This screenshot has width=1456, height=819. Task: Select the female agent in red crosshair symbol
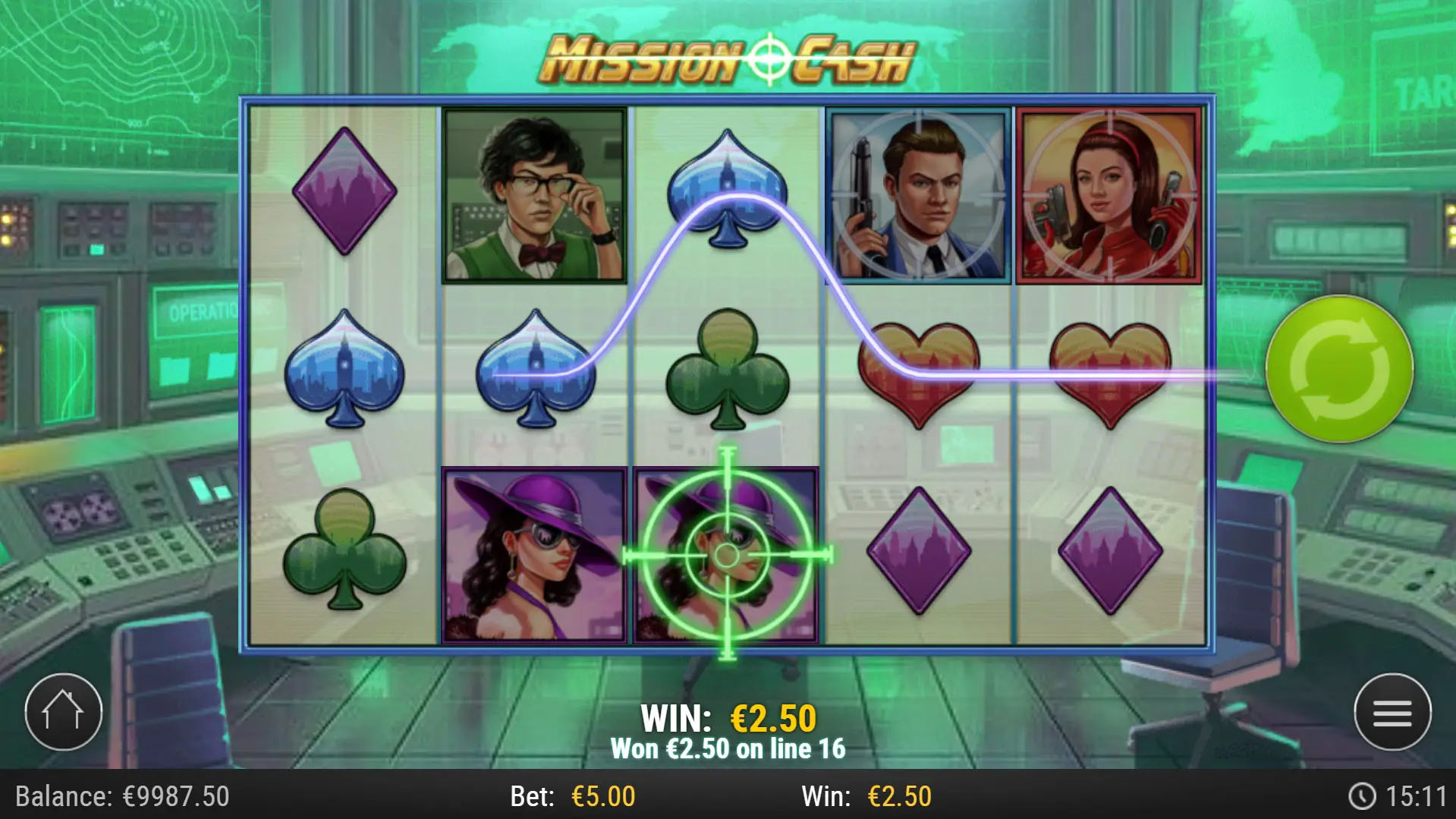pos(1108,194)
